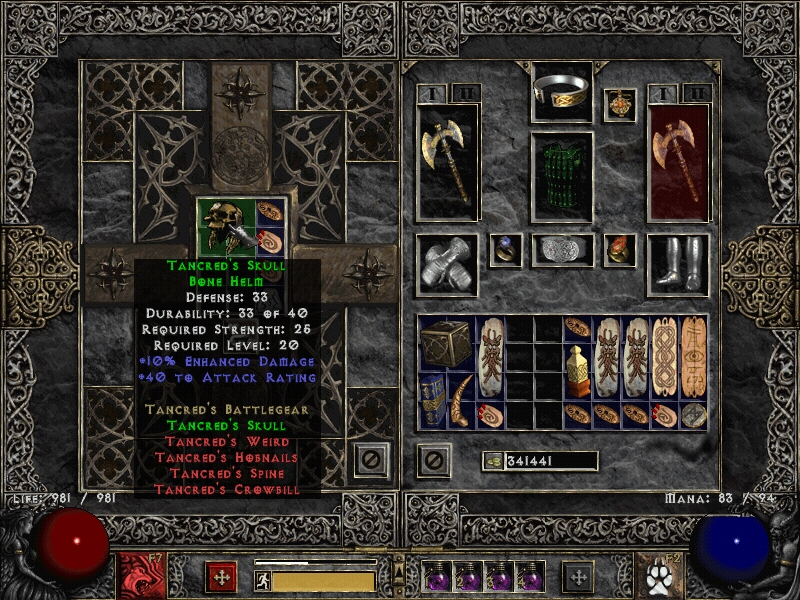Open the red beast left skill selector
The height and width of the screenshot is (600, 800).
click(136, 575)
